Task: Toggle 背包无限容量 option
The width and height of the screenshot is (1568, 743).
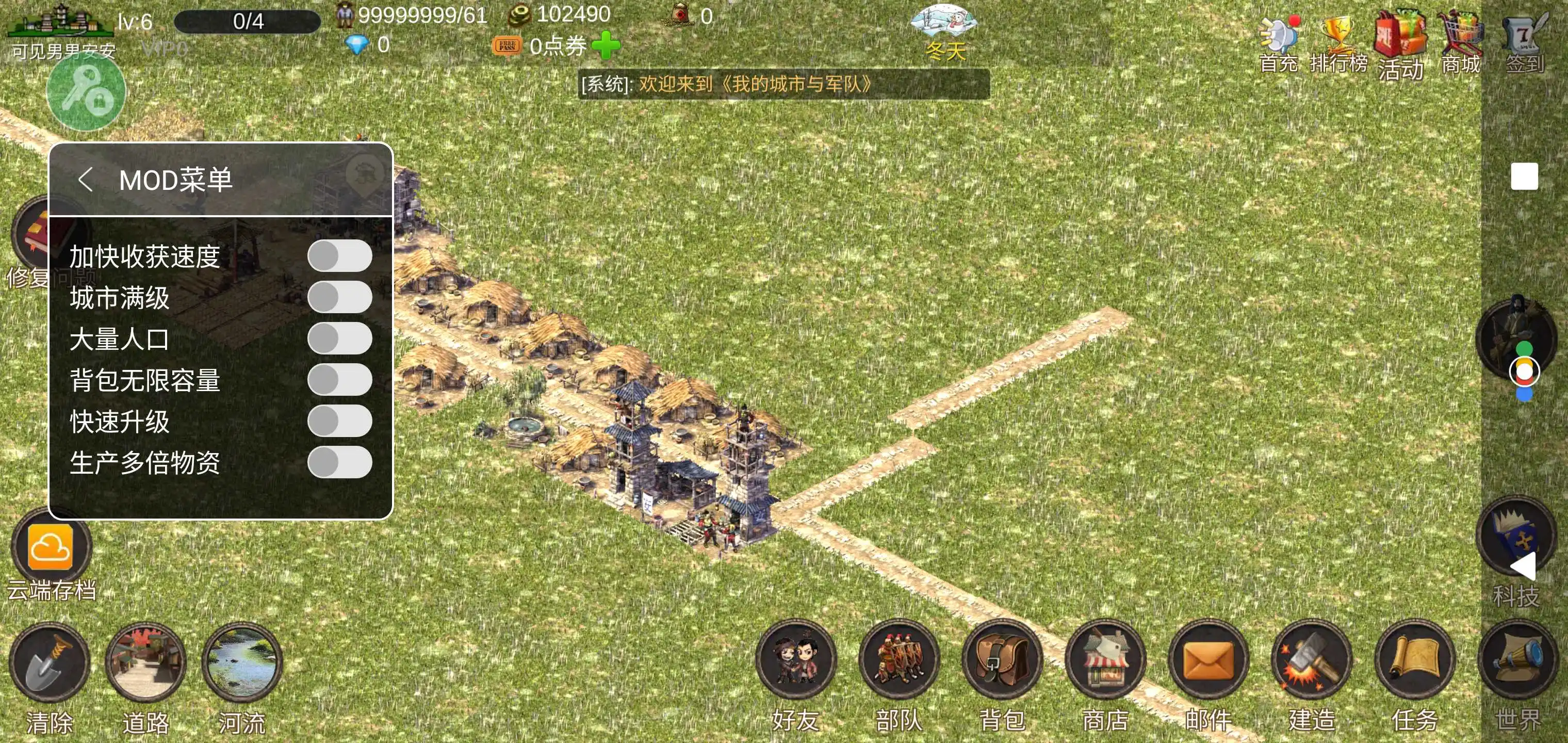Action: [x=340, y=380]
